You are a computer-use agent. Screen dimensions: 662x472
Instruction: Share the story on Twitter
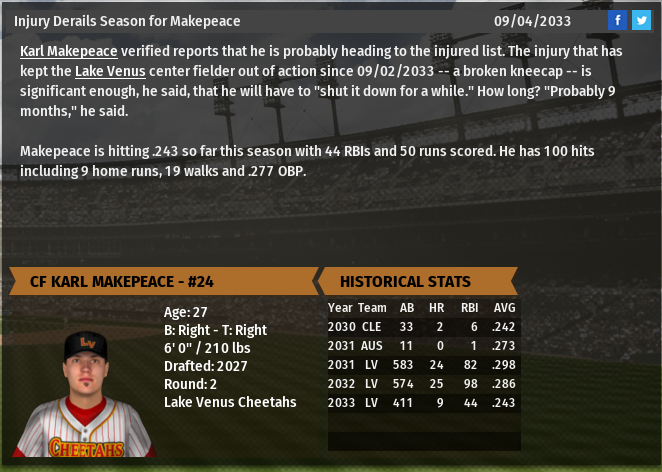click(x=641, y=20)
